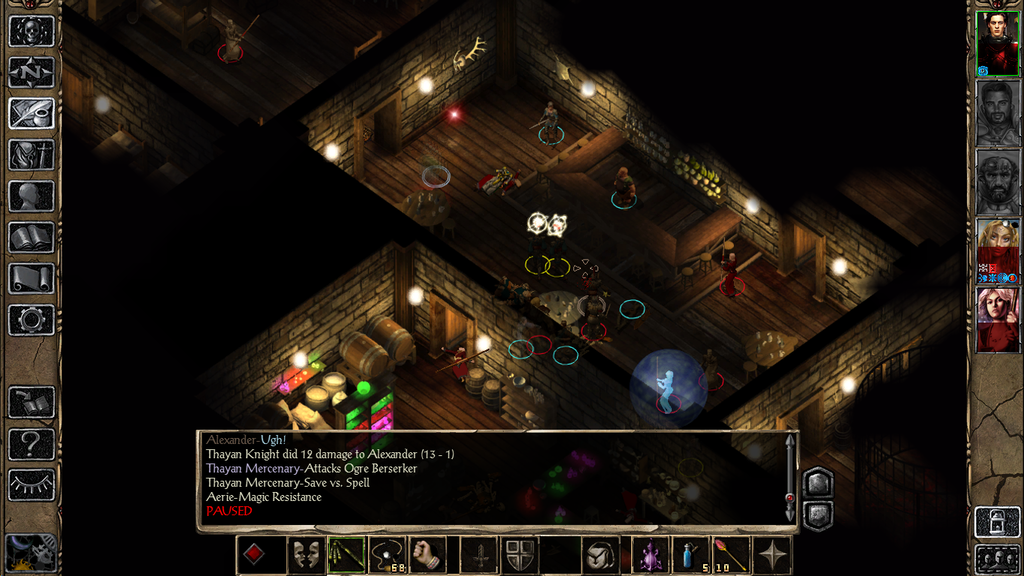Select the top party member portrait
The height and width of the screenshot is (576, 1024).
click(x=997, y=43)
